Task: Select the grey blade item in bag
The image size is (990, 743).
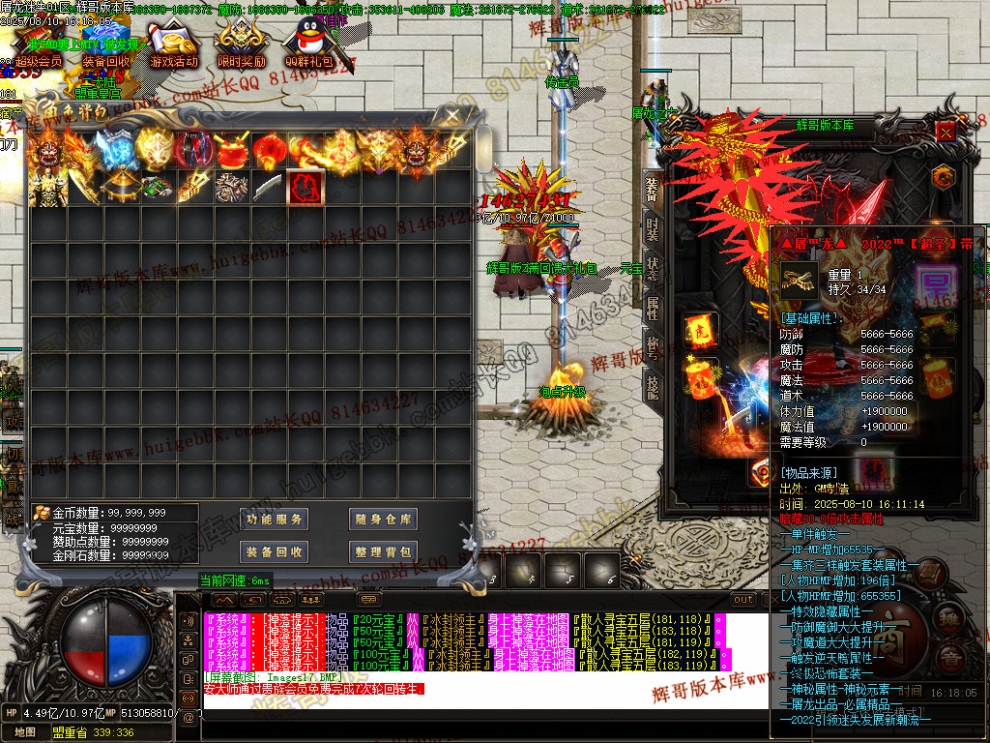Action: tap(267, 187)
